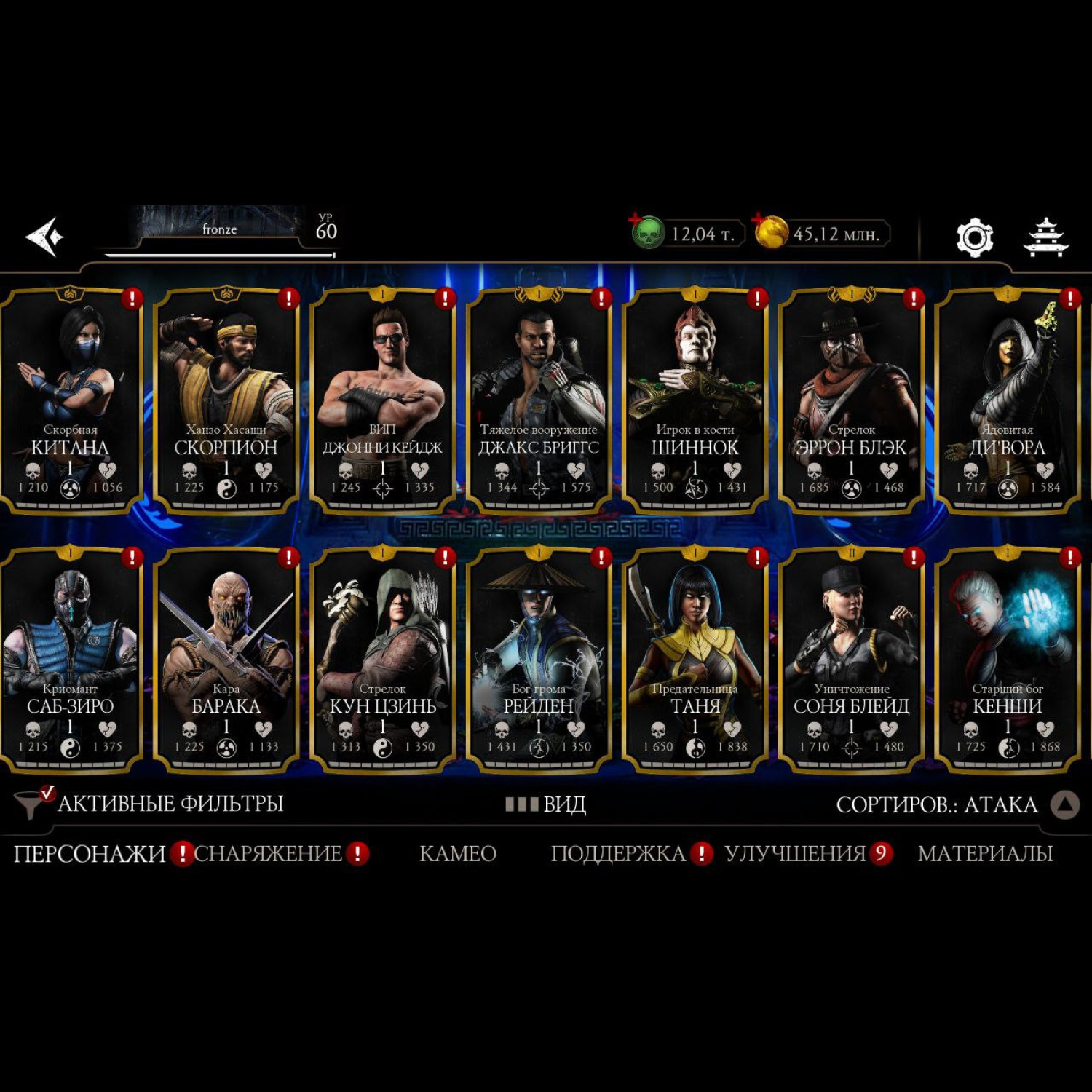Choose the Скорпион character card
Image resolution: width=1092 pixels, height=1092 pixels.
(x=226, y=400)
